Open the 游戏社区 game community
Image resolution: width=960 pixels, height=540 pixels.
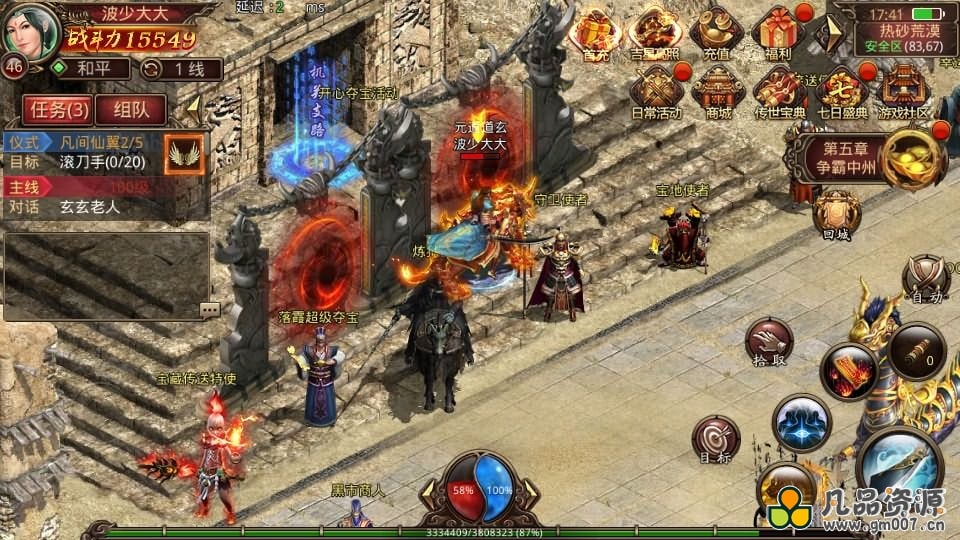(x=903, y=92)
